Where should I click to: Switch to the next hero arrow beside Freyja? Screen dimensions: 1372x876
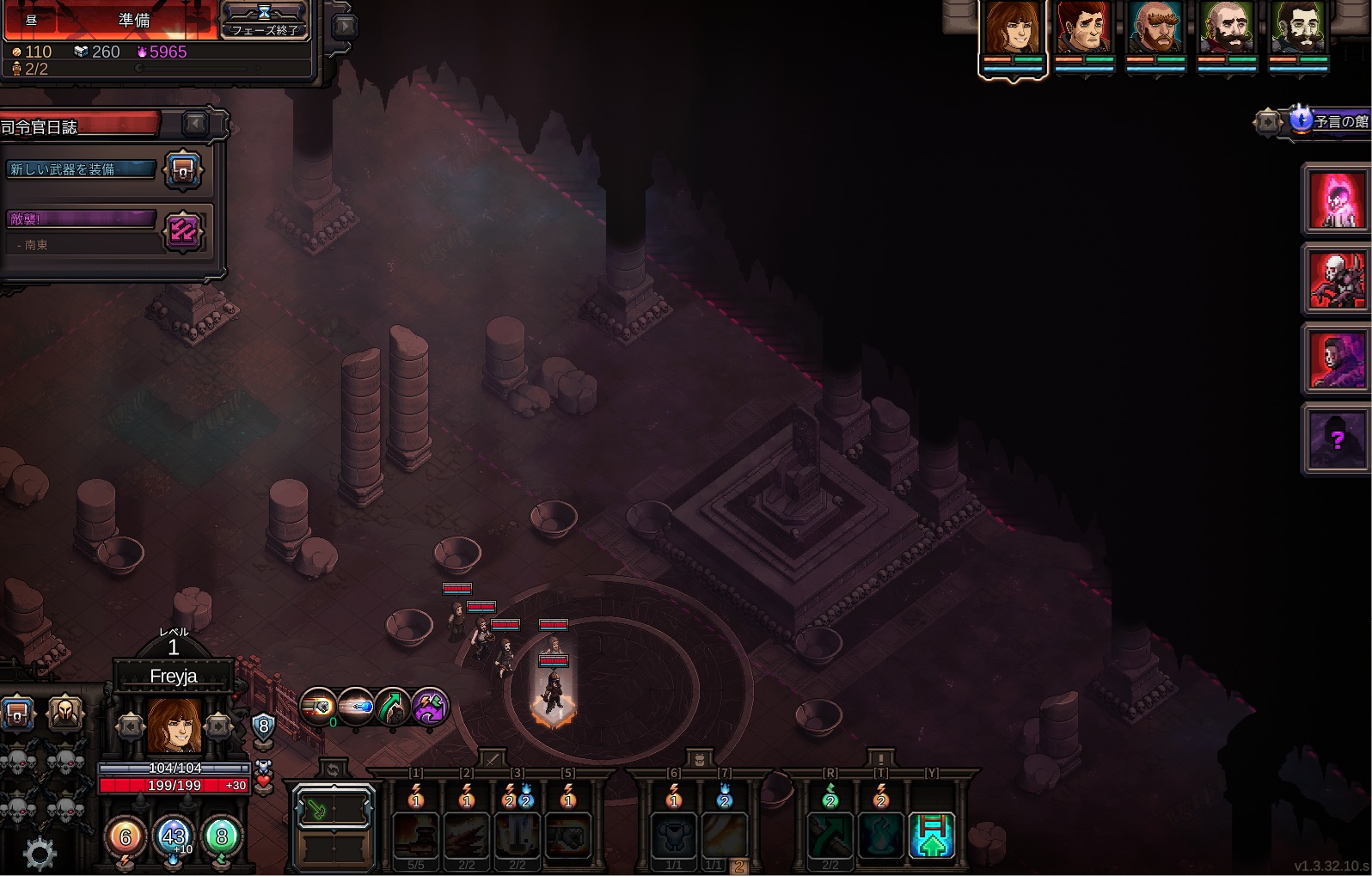[218, 726]
